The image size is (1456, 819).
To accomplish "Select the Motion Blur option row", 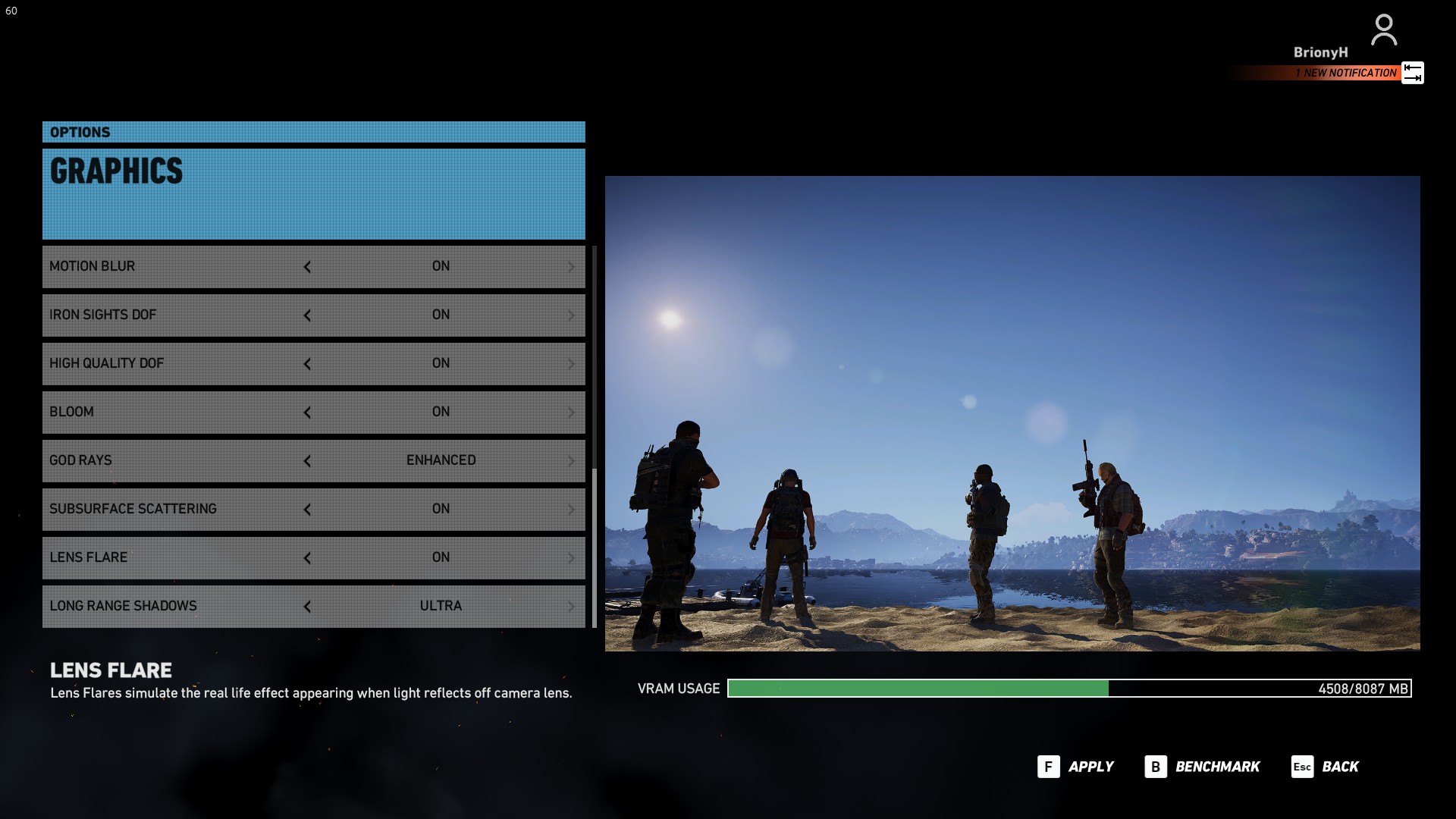I will [174, 266].
